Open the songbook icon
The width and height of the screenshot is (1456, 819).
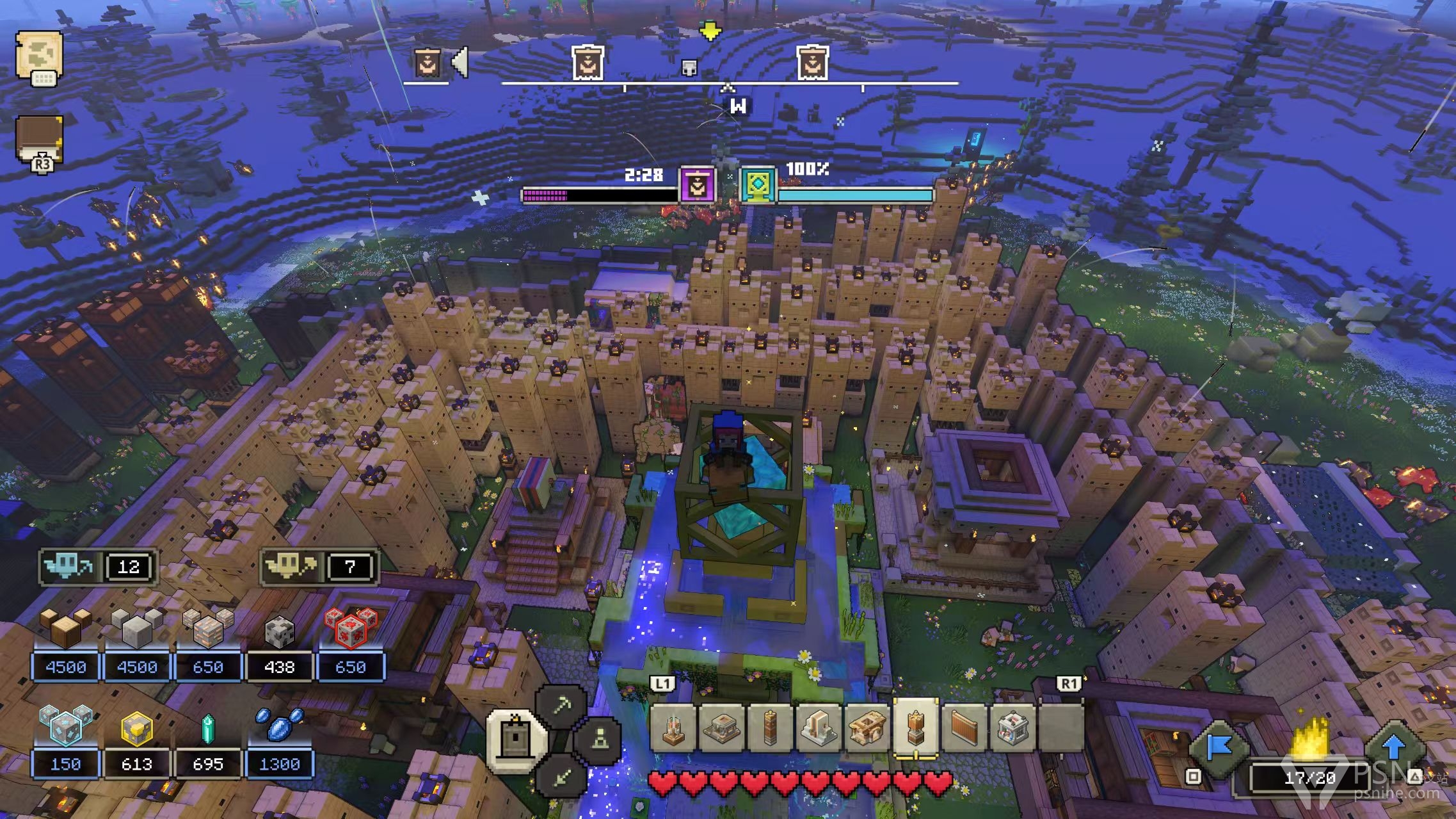coord(39,139)
